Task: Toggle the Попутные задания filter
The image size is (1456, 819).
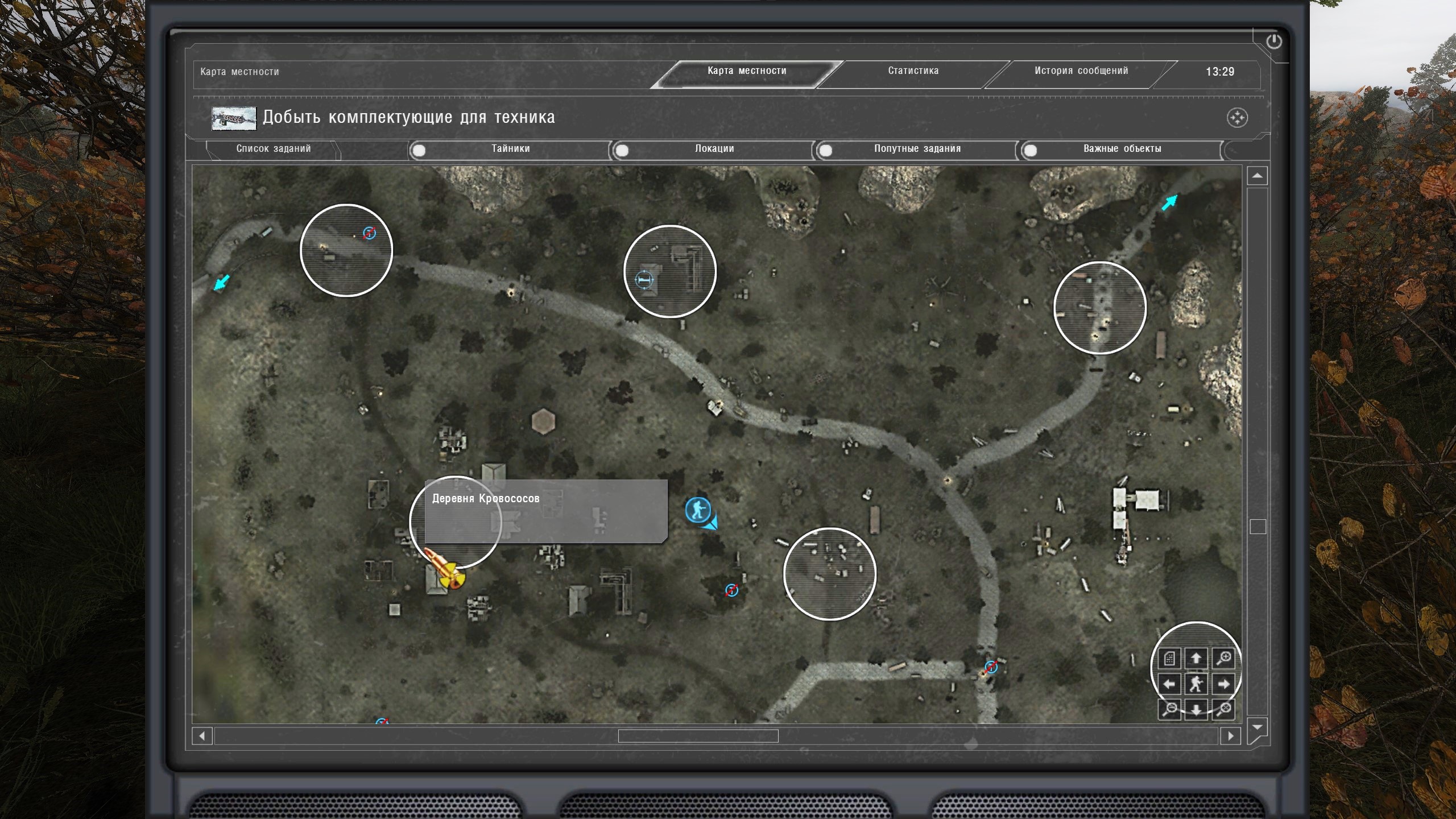Action: pos(826,151)
